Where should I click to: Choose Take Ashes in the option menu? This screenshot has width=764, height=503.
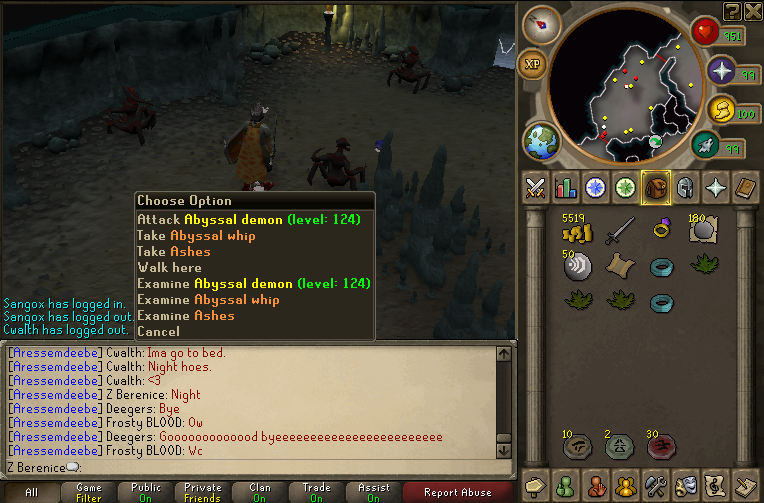174,251
